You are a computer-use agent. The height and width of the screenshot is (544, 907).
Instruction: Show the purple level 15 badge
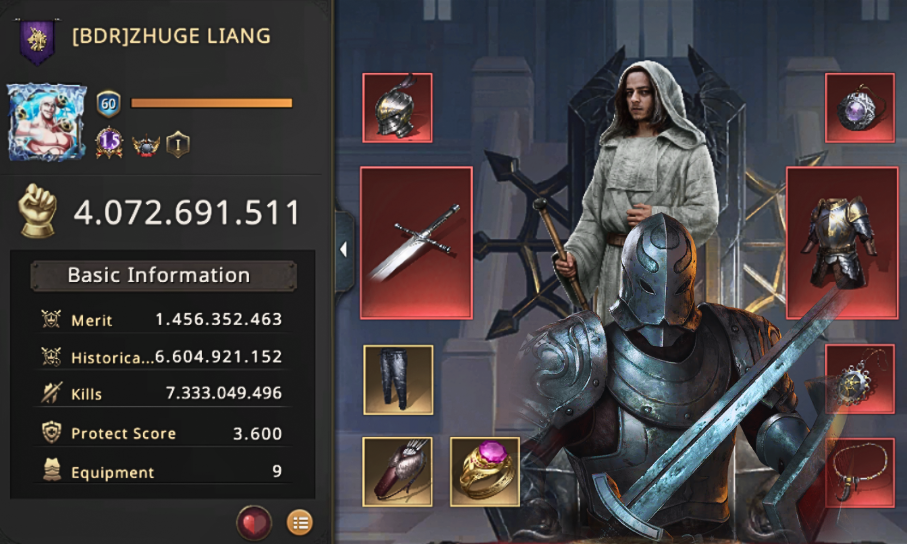coord(109,144)
